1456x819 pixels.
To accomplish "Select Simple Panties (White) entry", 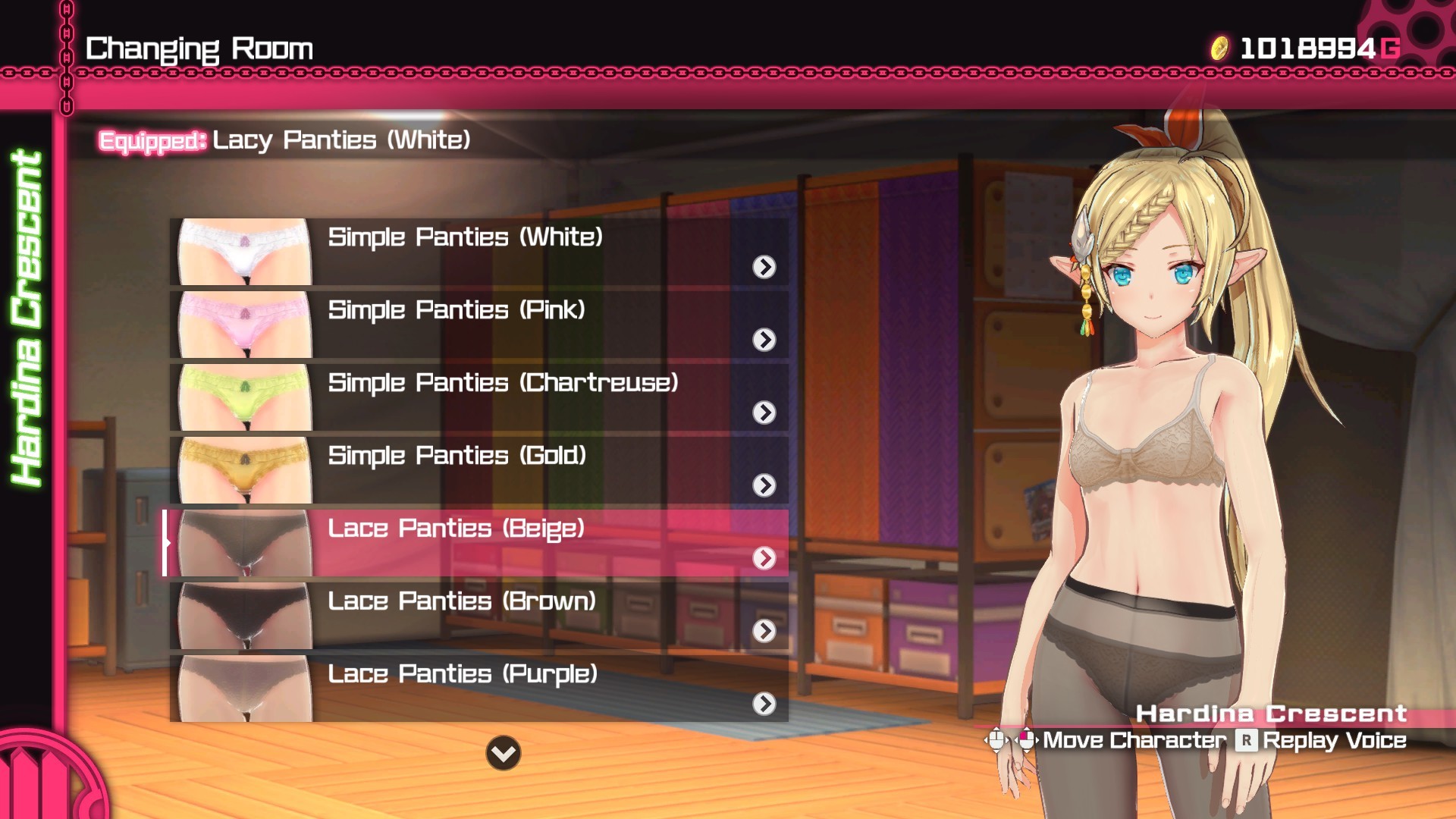I will click(478, 250).
